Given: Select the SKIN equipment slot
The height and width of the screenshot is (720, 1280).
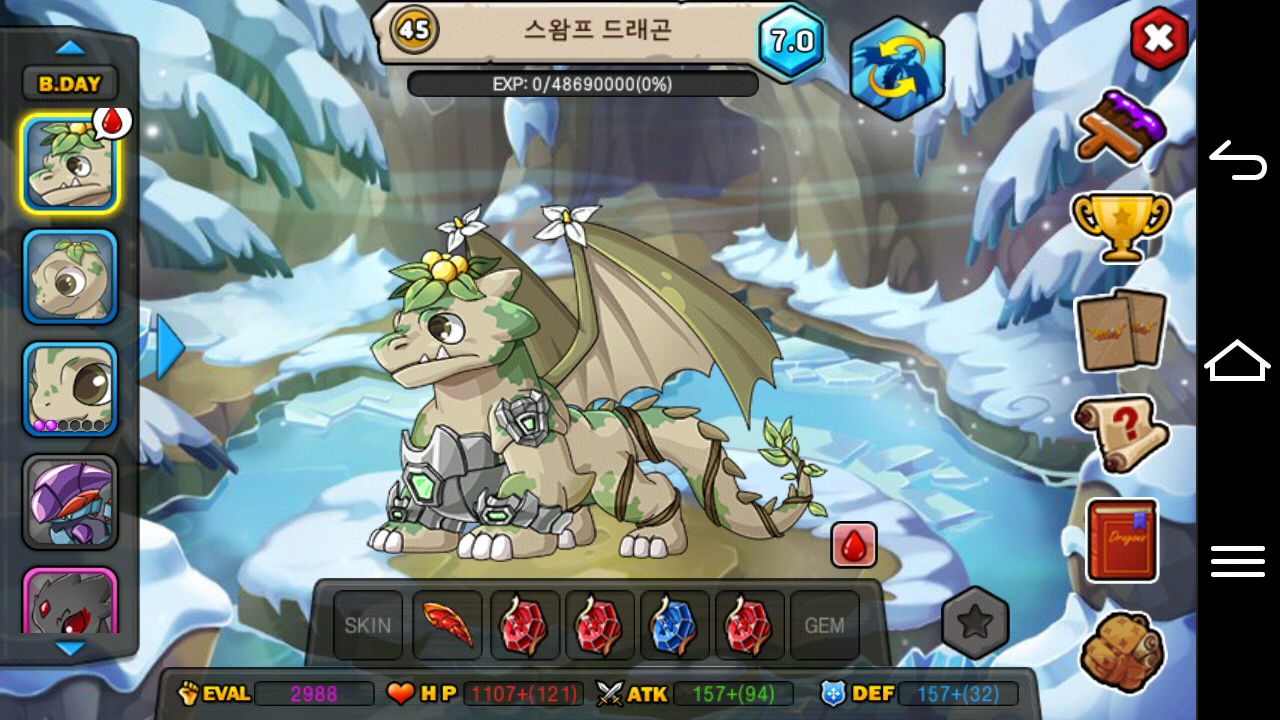Looking at the screenshot, I should pos(368,626).
